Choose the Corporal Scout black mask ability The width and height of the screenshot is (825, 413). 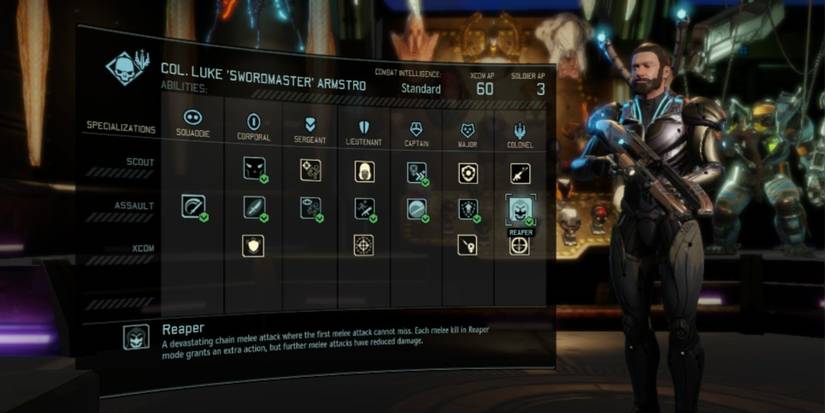253,171
